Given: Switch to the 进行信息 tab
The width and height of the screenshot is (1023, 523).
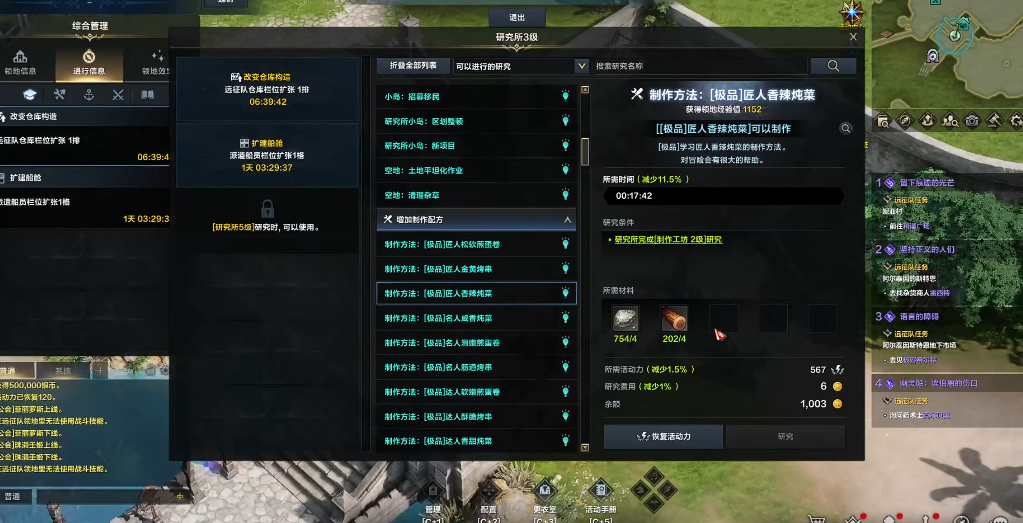Looking at the screenshot, I should tap(89, 63).
